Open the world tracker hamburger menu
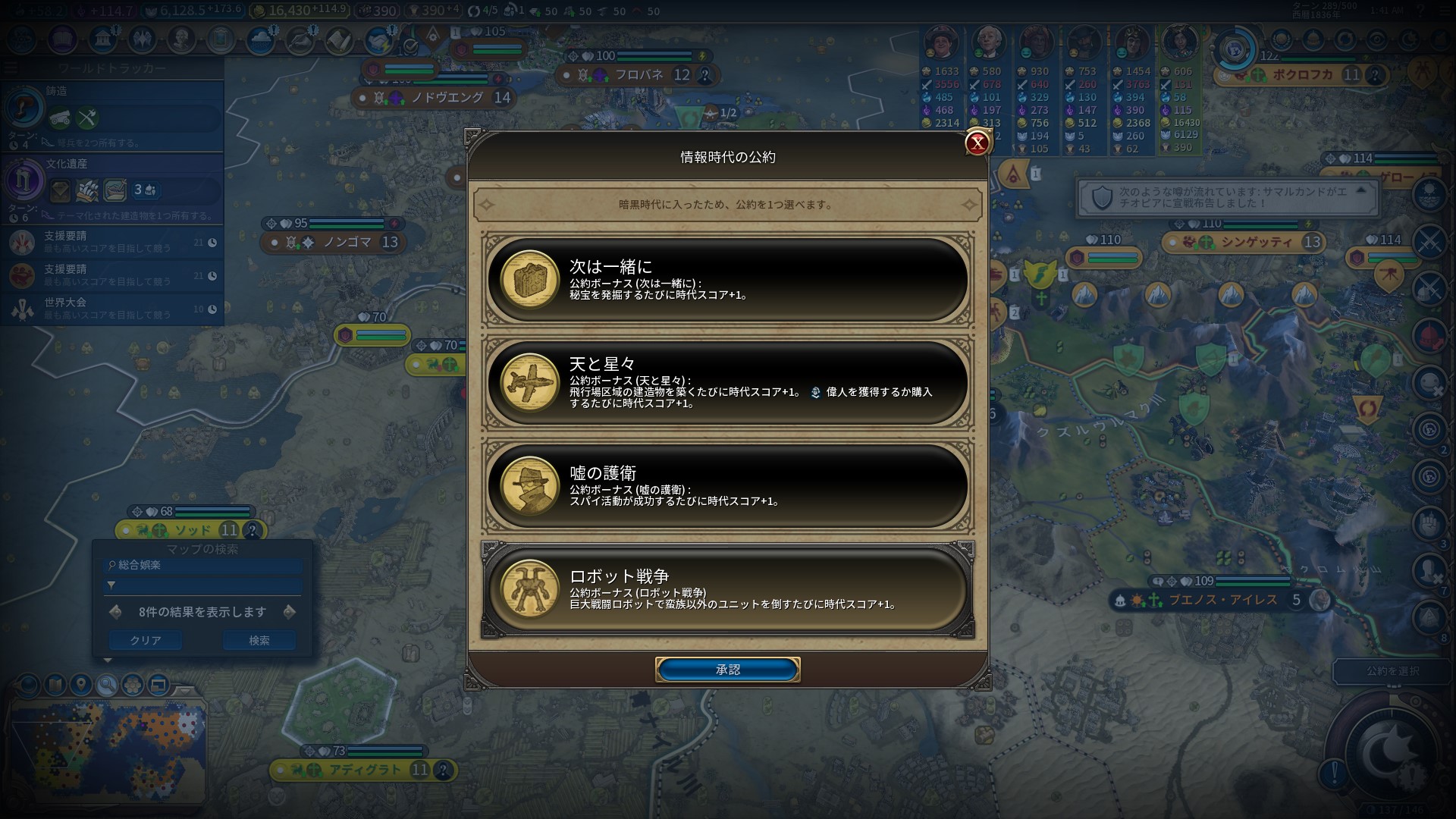 [10, 66]
